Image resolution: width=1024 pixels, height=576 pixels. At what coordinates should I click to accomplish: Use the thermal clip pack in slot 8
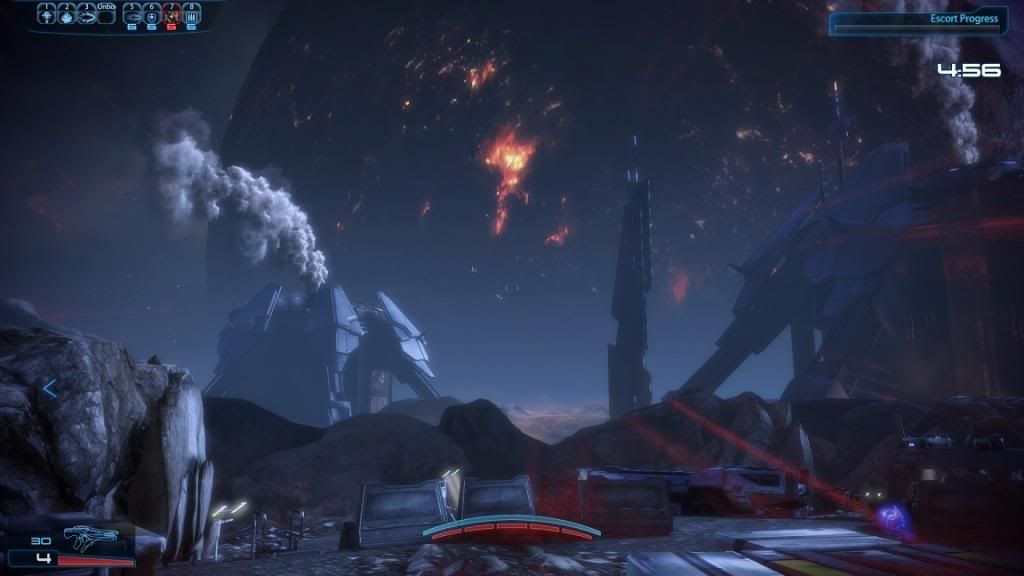click(x=191, y=15)
